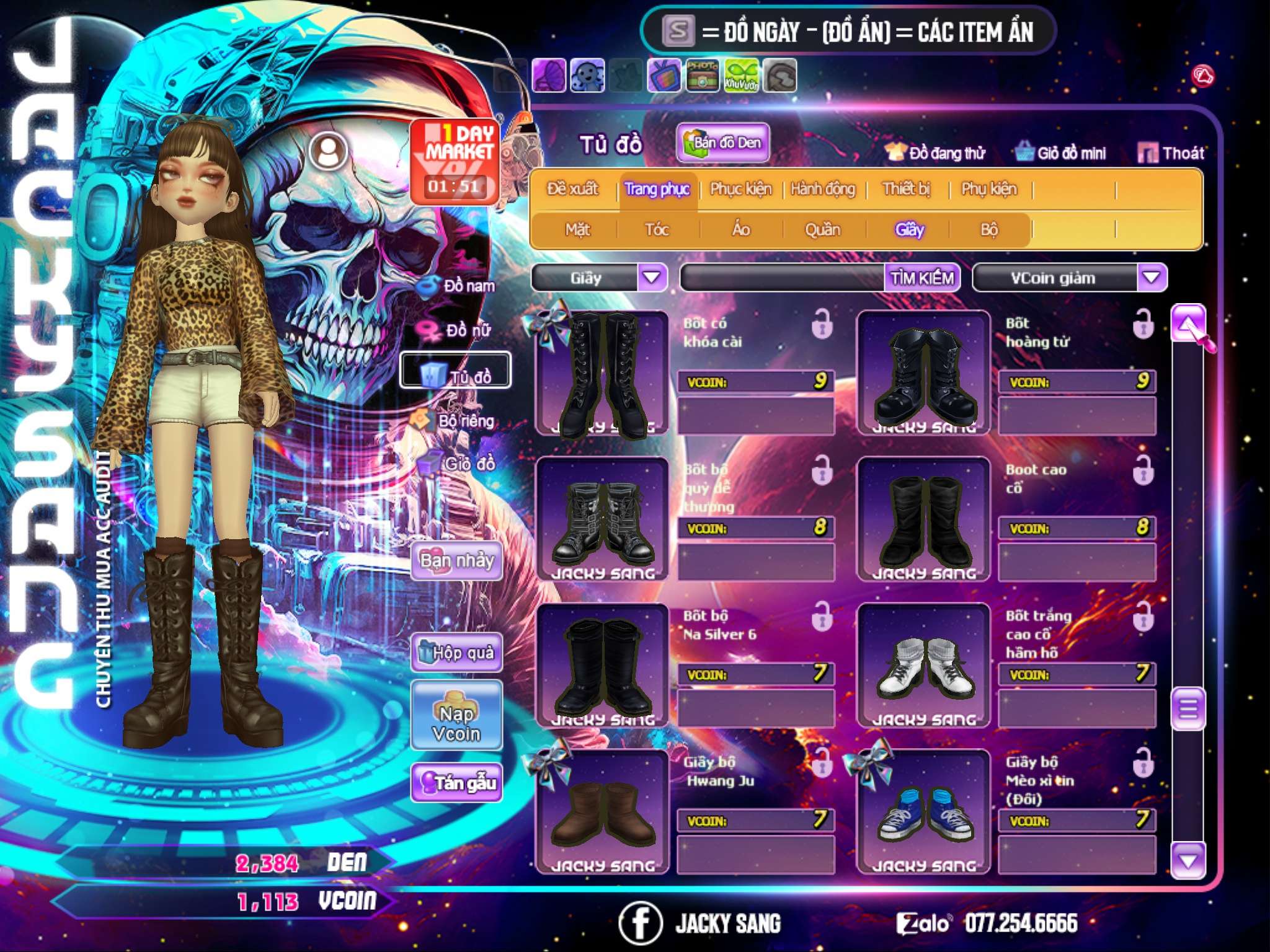Click the TÌM KIẾM search button
The height and width of the screenshot is (952, 1270).
coord(921,278)
